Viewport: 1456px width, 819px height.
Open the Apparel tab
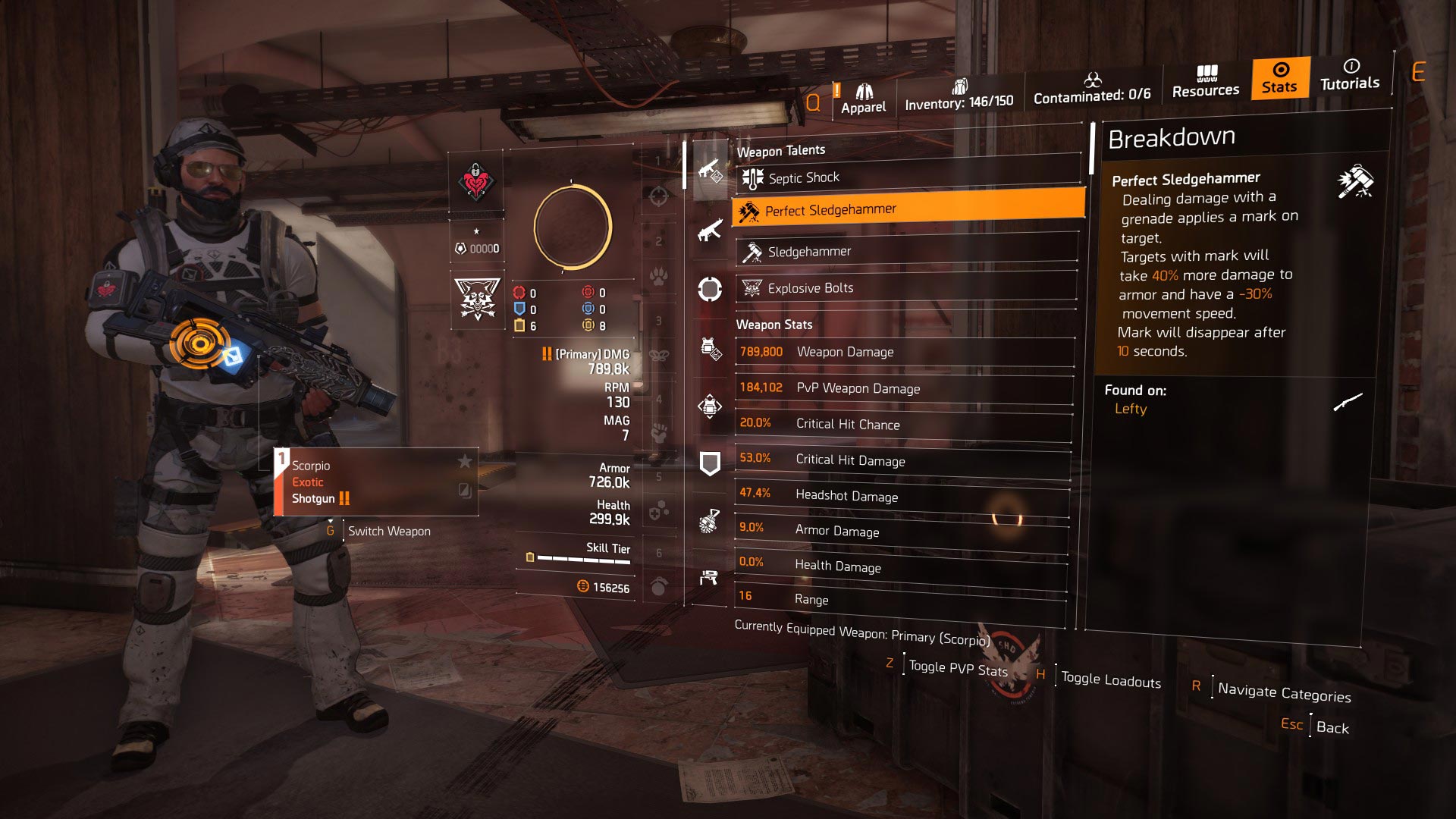pos(864,96)
